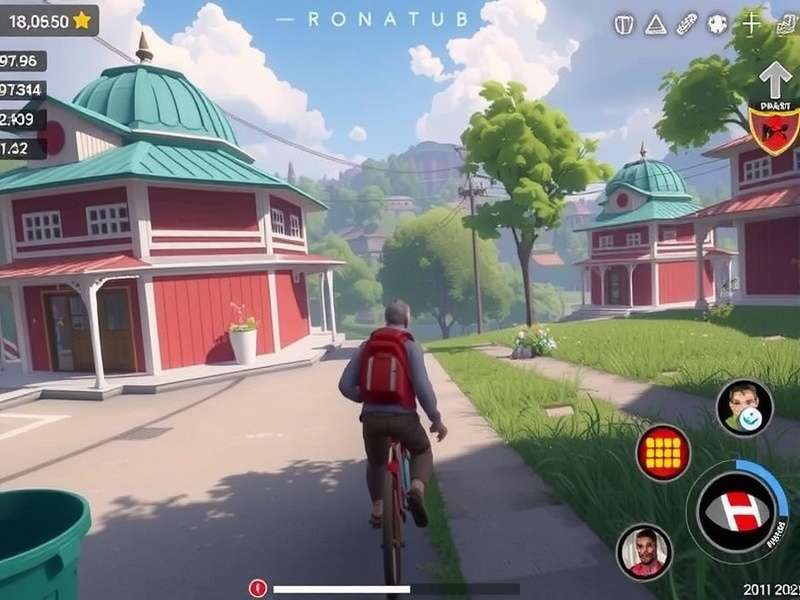Open the shield icon in the top bar

[624, 24]
